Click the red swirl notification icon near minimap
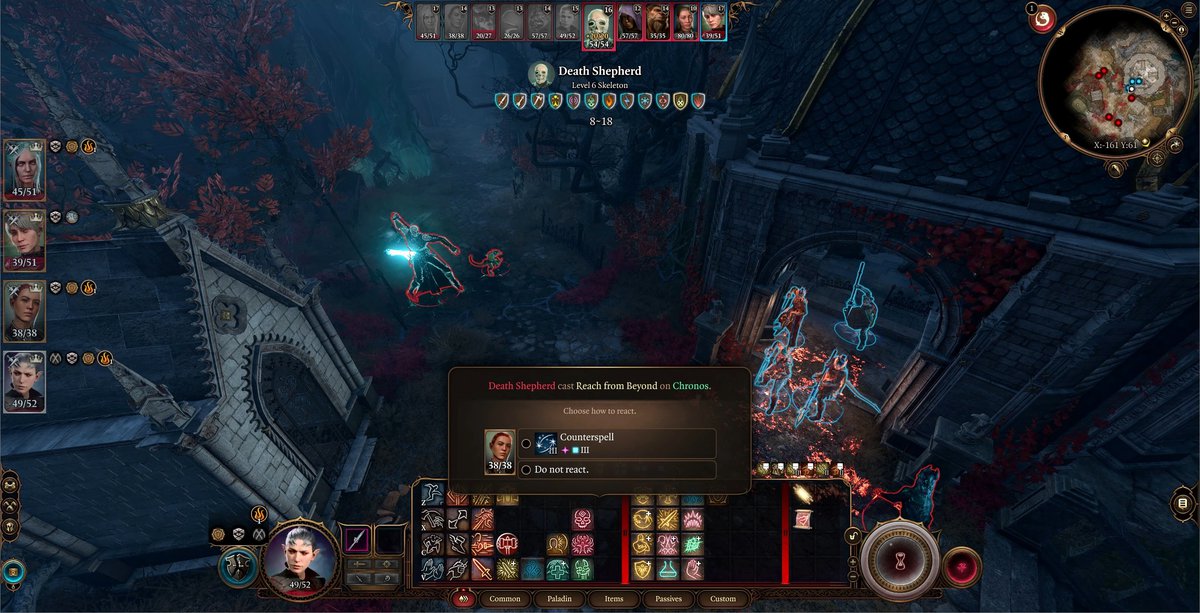 (1042, 17)
